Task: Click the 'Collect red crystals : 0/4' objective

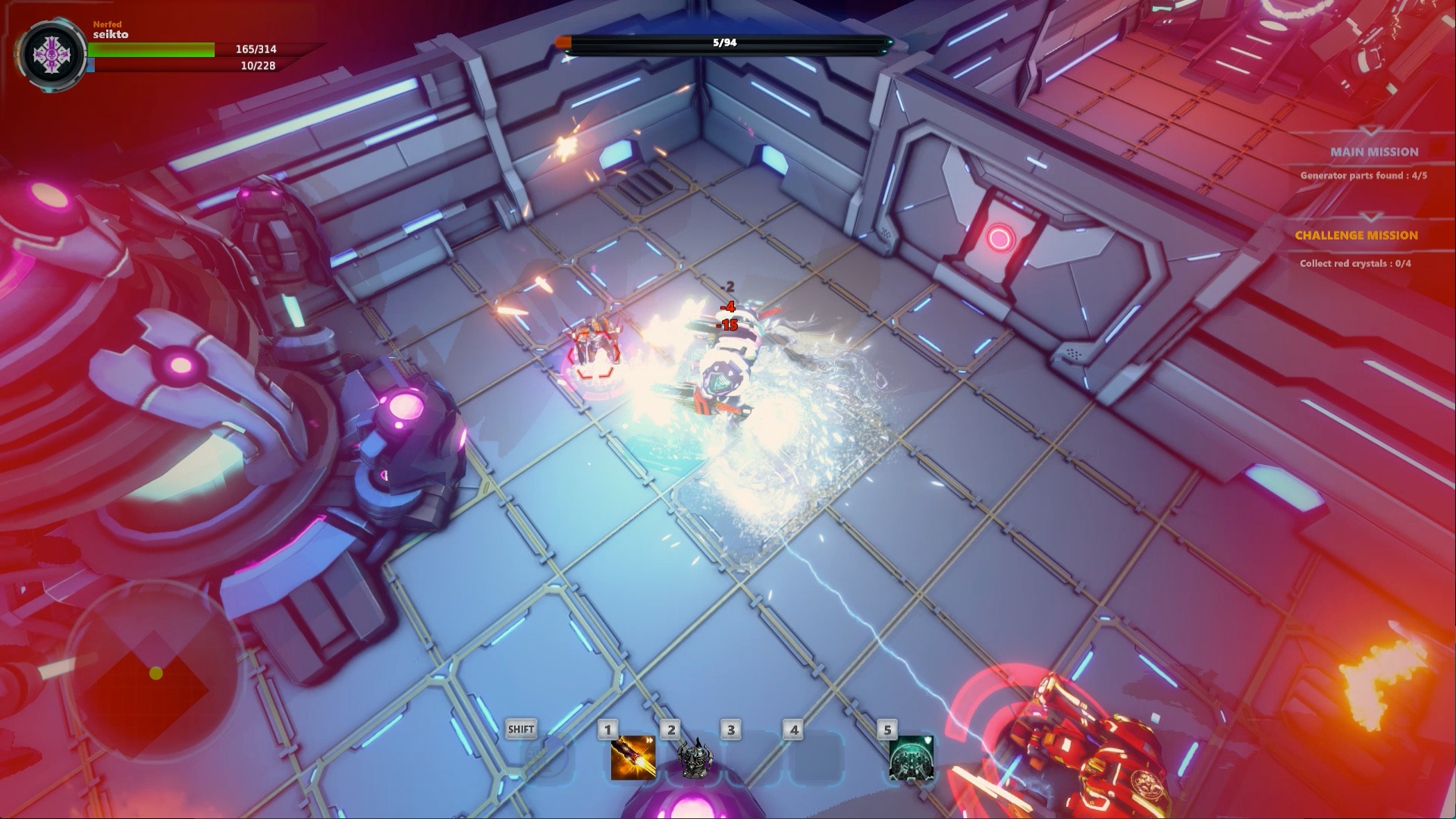Action: pyautogui.click(x=1354, y=263)
